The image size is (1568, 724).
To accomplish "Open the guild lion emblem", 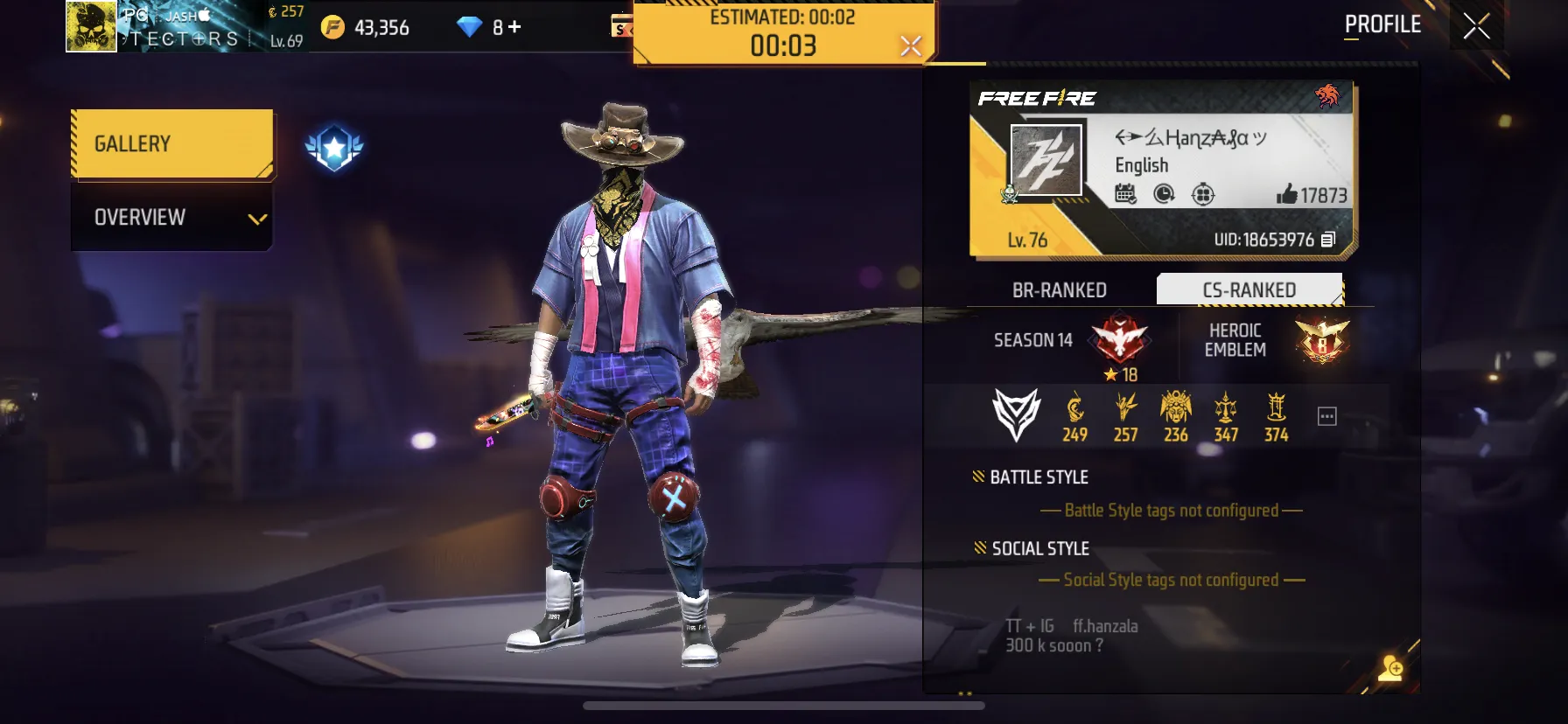I will 1326,95.
